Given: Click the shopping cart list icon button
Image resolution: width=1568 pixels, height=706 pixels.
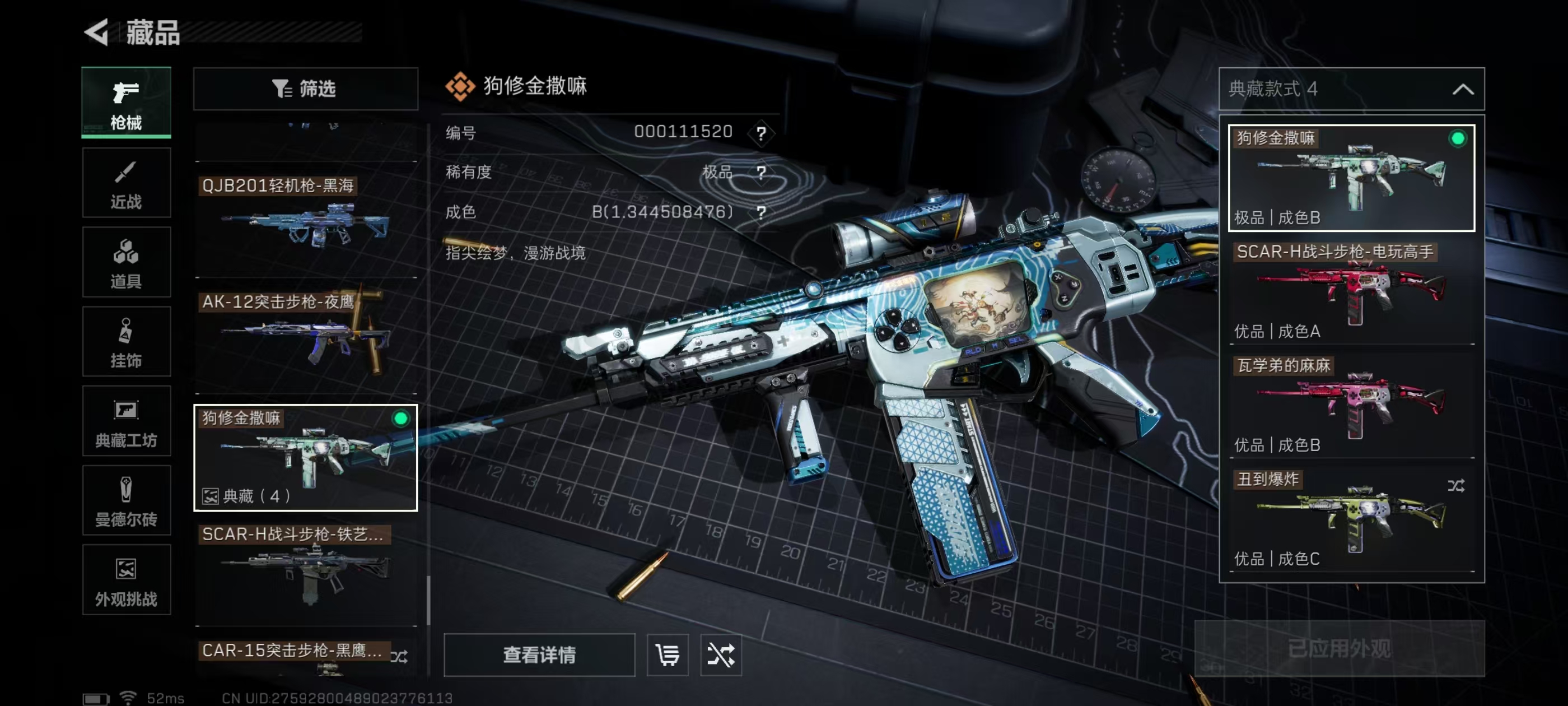Looking at the screenshot, I should [x=667, y=655].
